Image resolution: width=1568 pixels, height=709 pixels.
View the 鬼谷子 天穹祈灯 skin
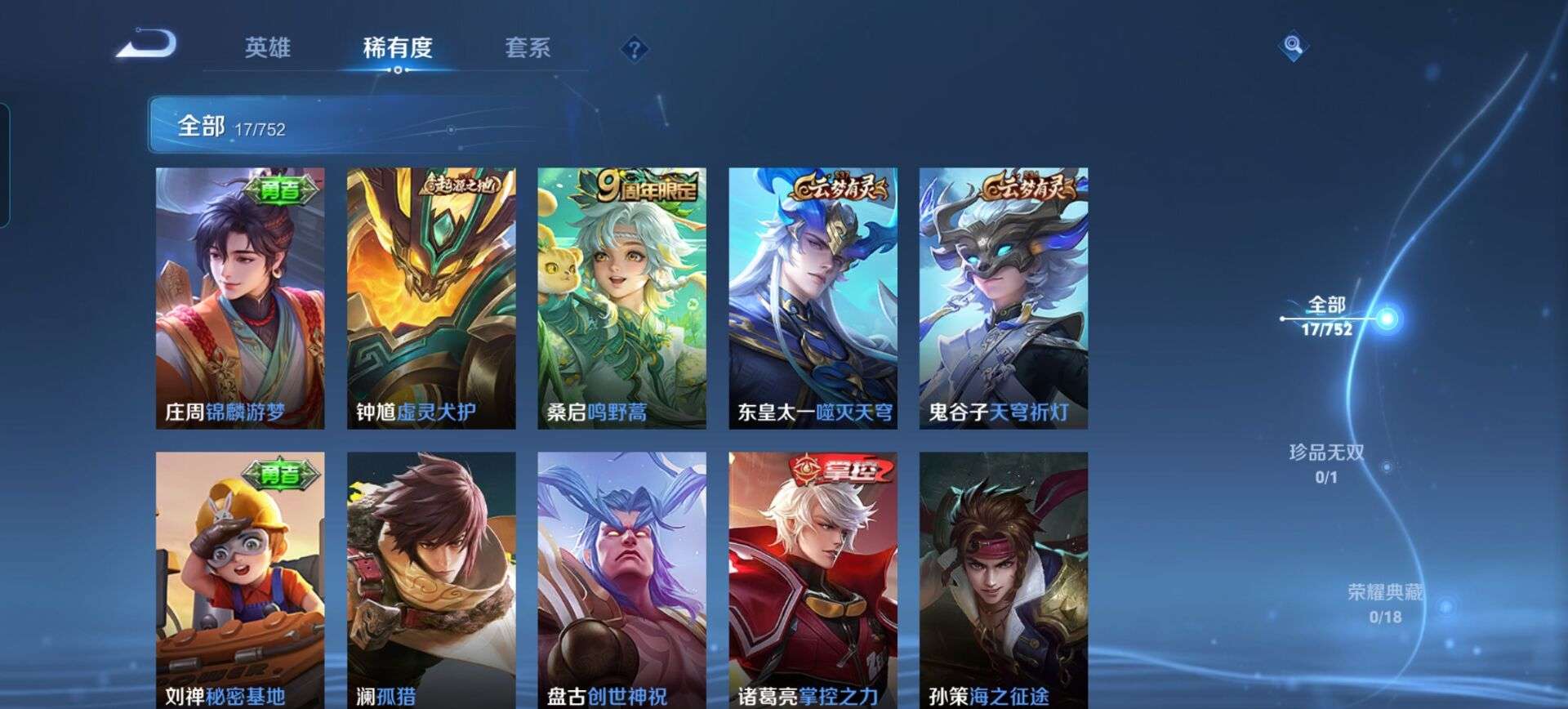pos(1004,294)
